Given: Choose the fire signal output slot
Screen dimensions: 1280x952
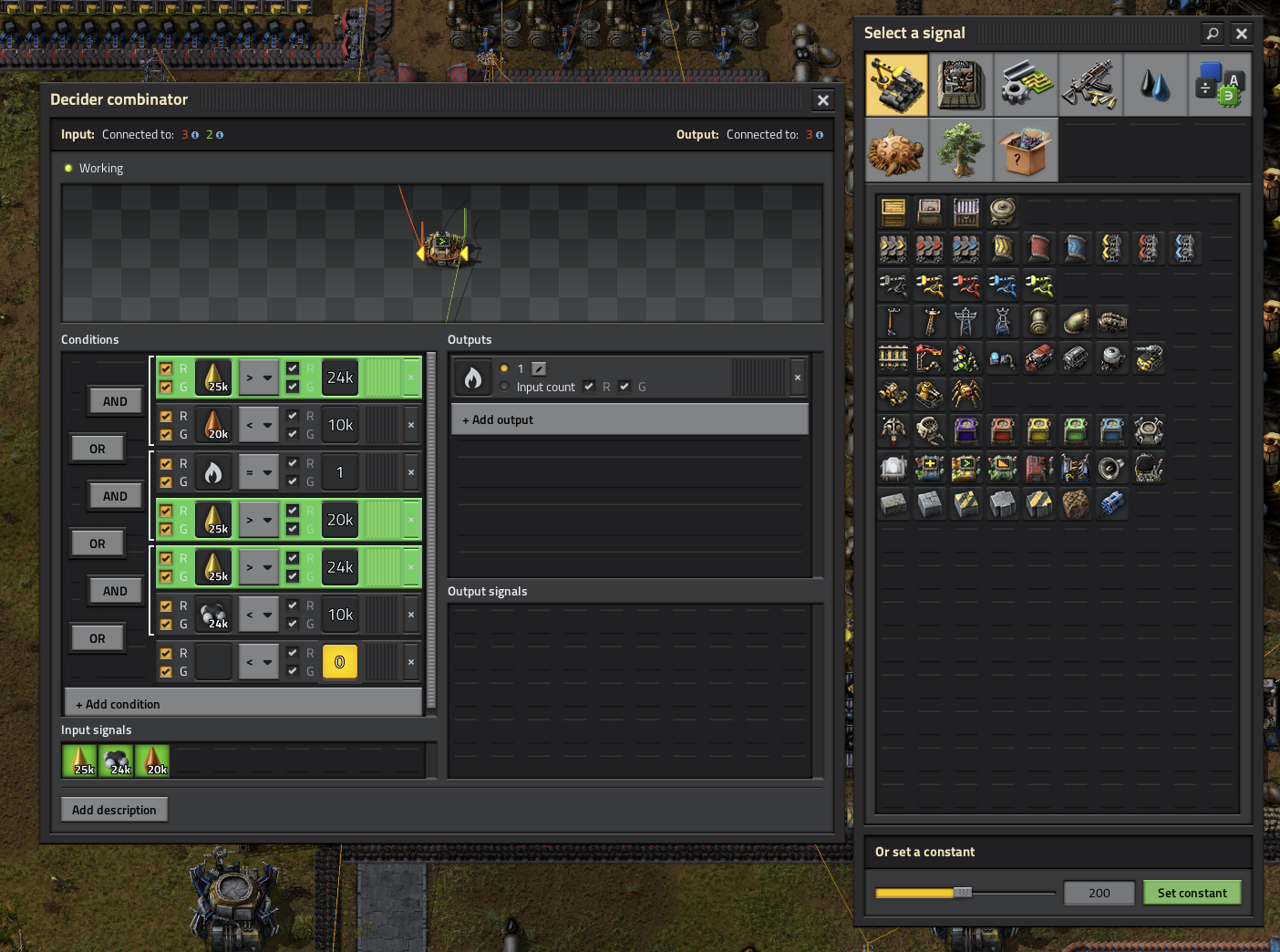Looking at the screenshot, I should 473,378.
